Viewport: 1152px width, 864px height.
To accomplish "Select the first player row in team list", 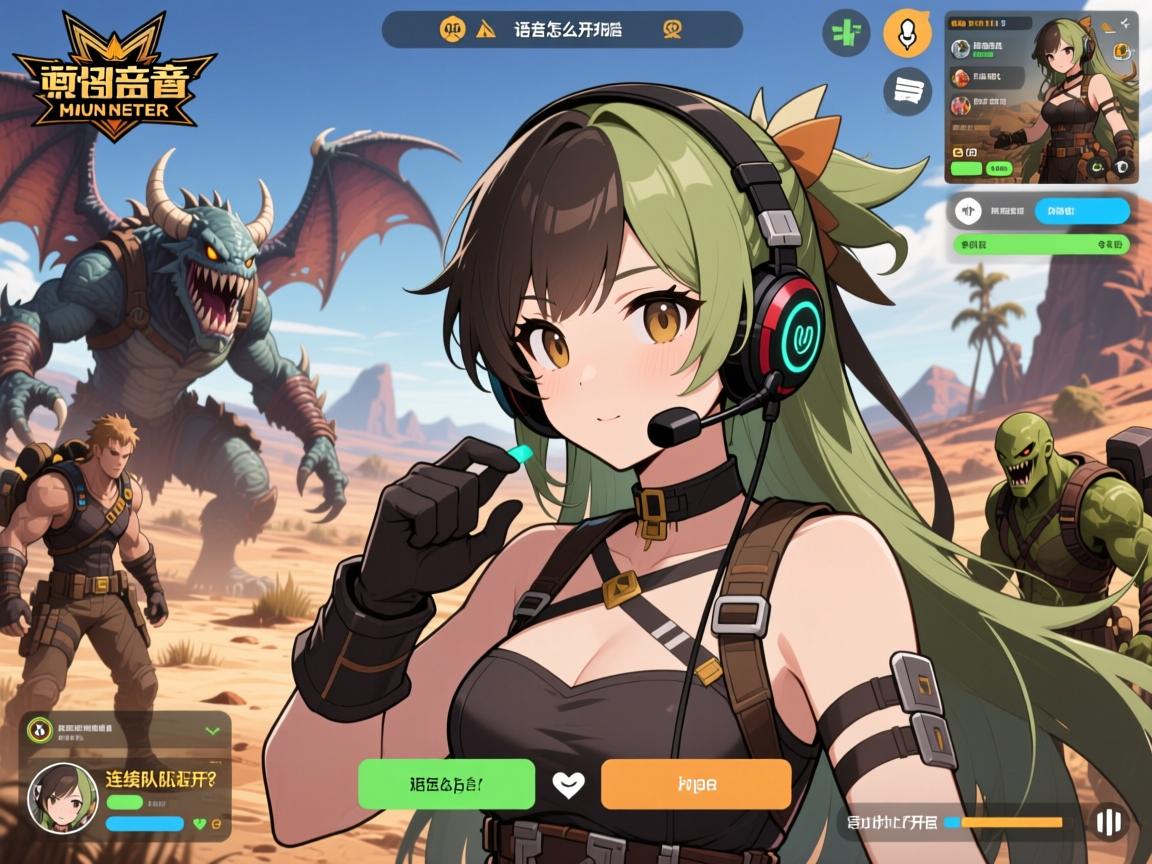I will coord(986,48).
